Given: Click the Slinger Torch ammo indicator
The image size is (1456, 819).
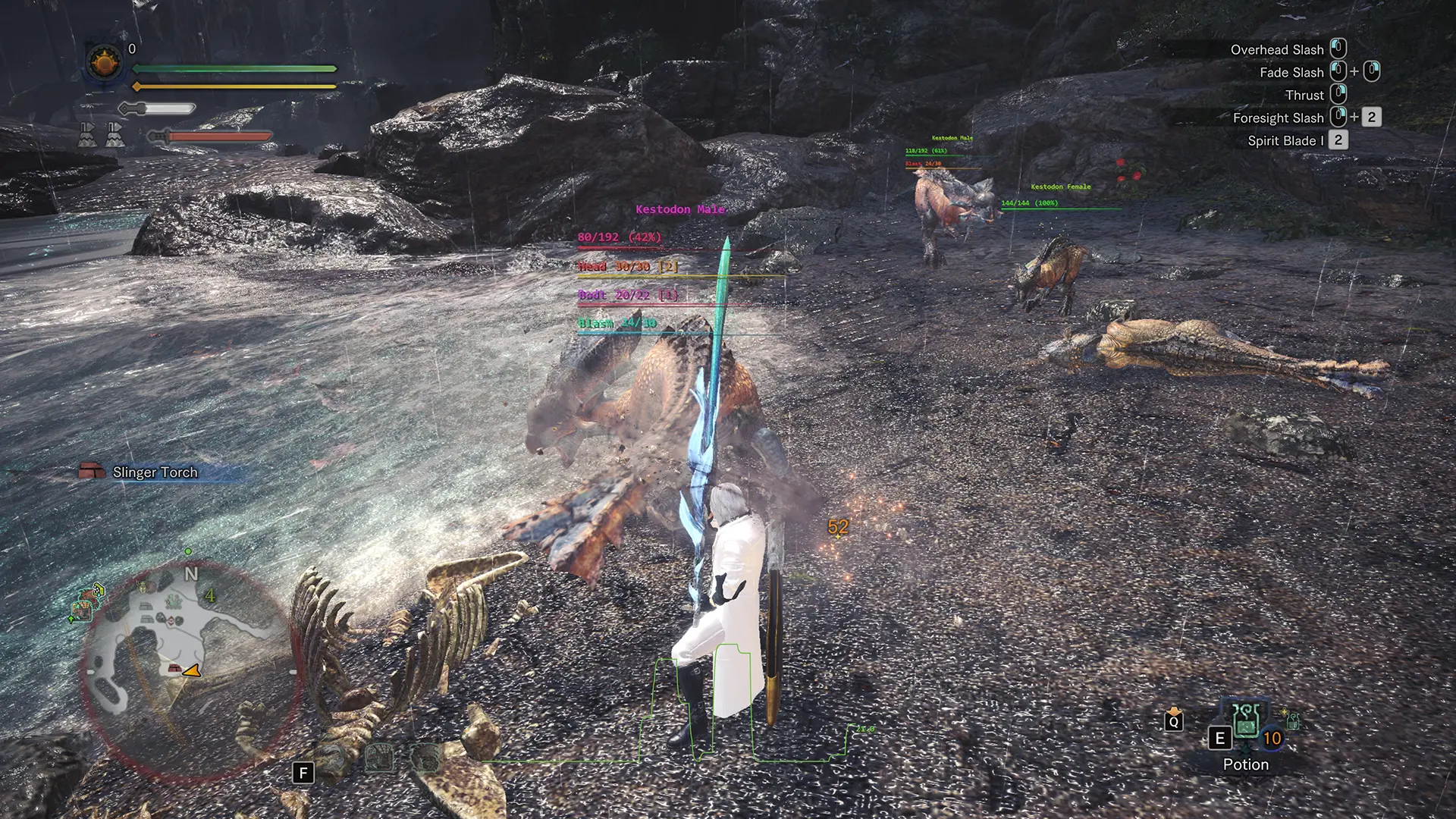Looking at the screenshot, I should coord(140,472).
